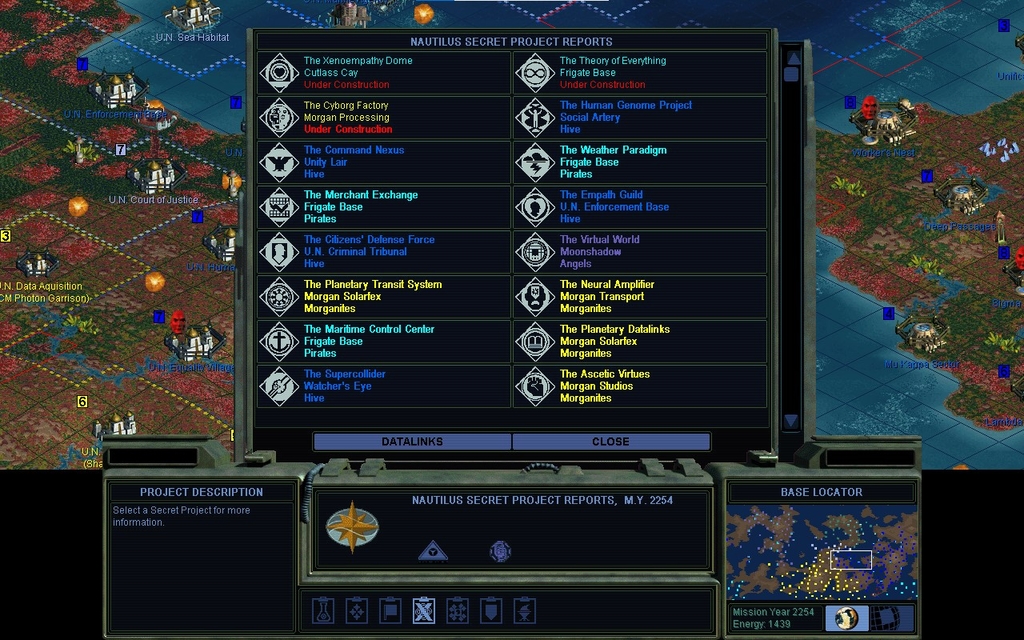Open the flag clipboard report icon
Image resolution: width=1024 pixels, height=640 pixels.
[390, 610]
